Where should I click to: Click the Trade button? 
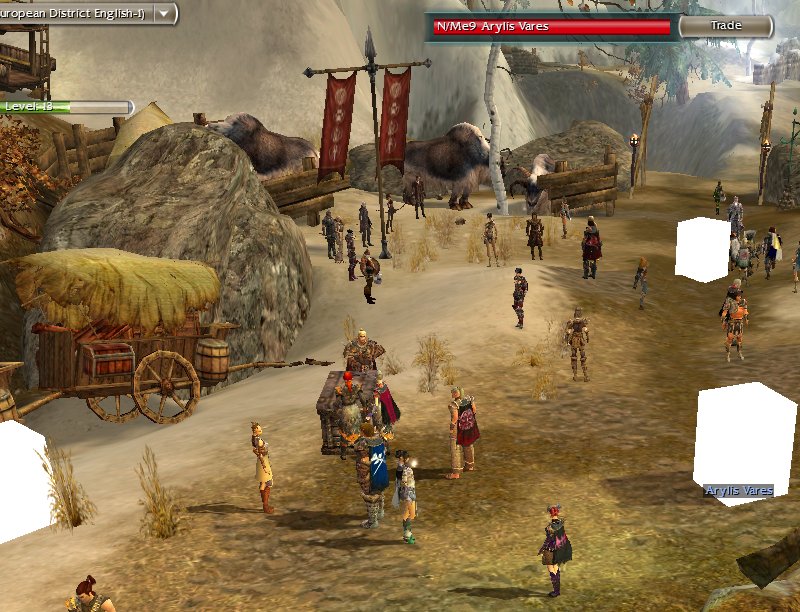(726, 26)
